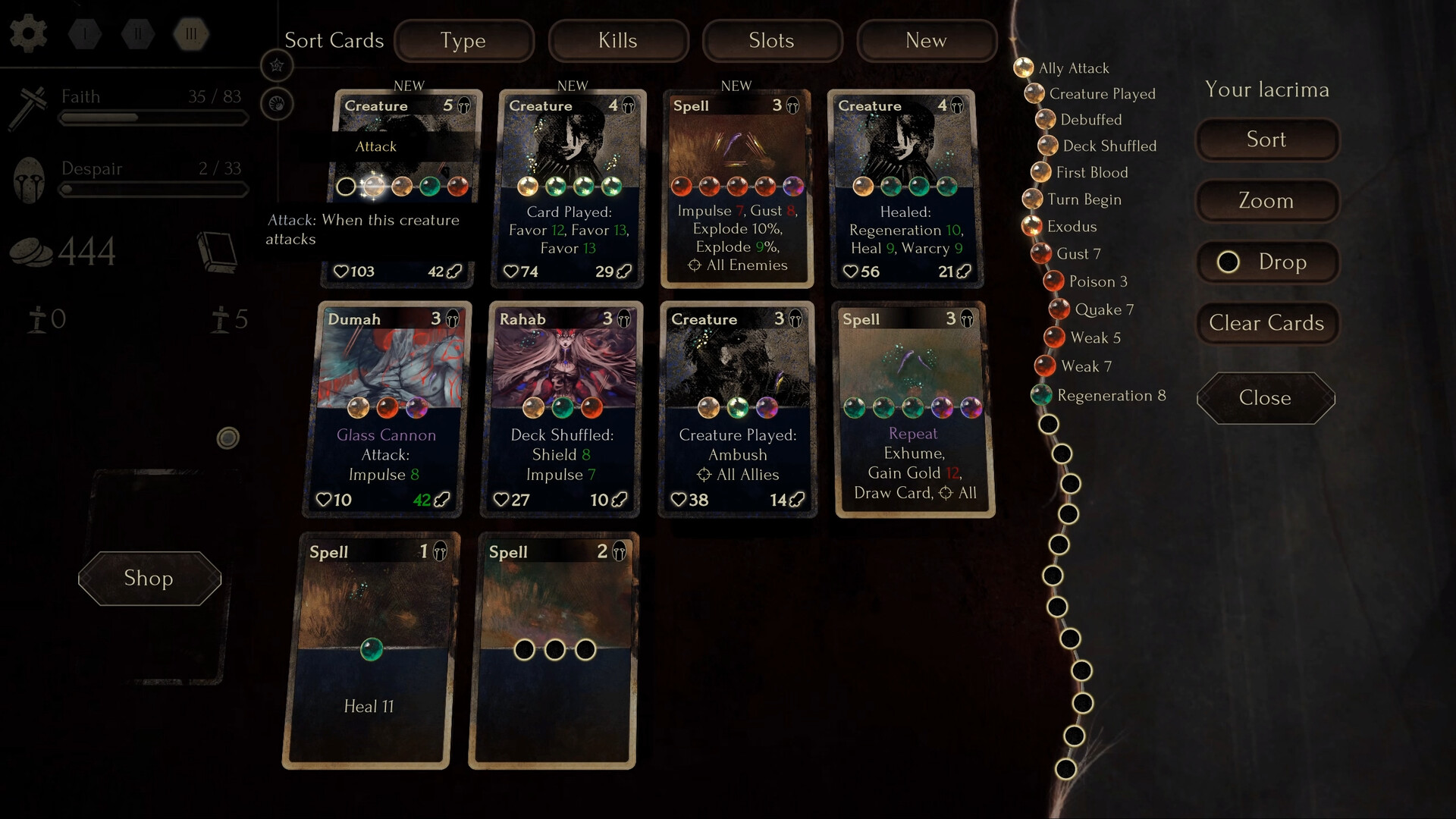1456x819 pixels.
Task: Click the Clear Cards button
Action: pyautogui.click(x=1266, y=323)
